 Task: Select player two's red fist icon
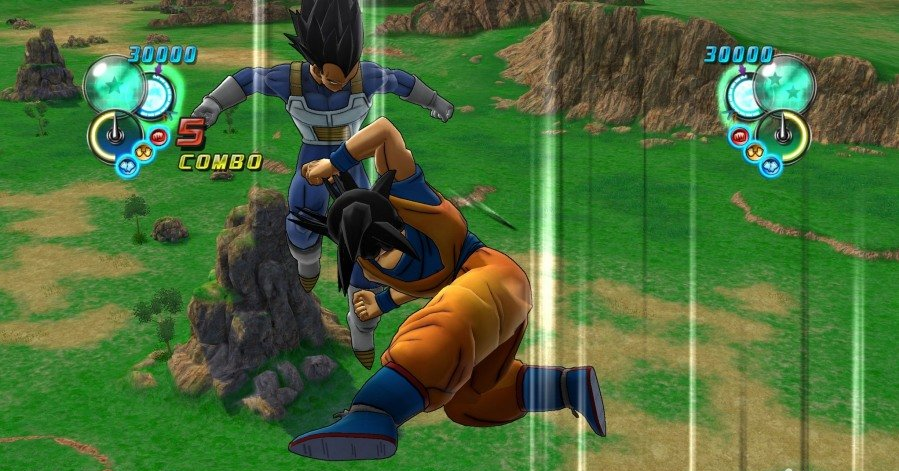click(x=740, y=136)
